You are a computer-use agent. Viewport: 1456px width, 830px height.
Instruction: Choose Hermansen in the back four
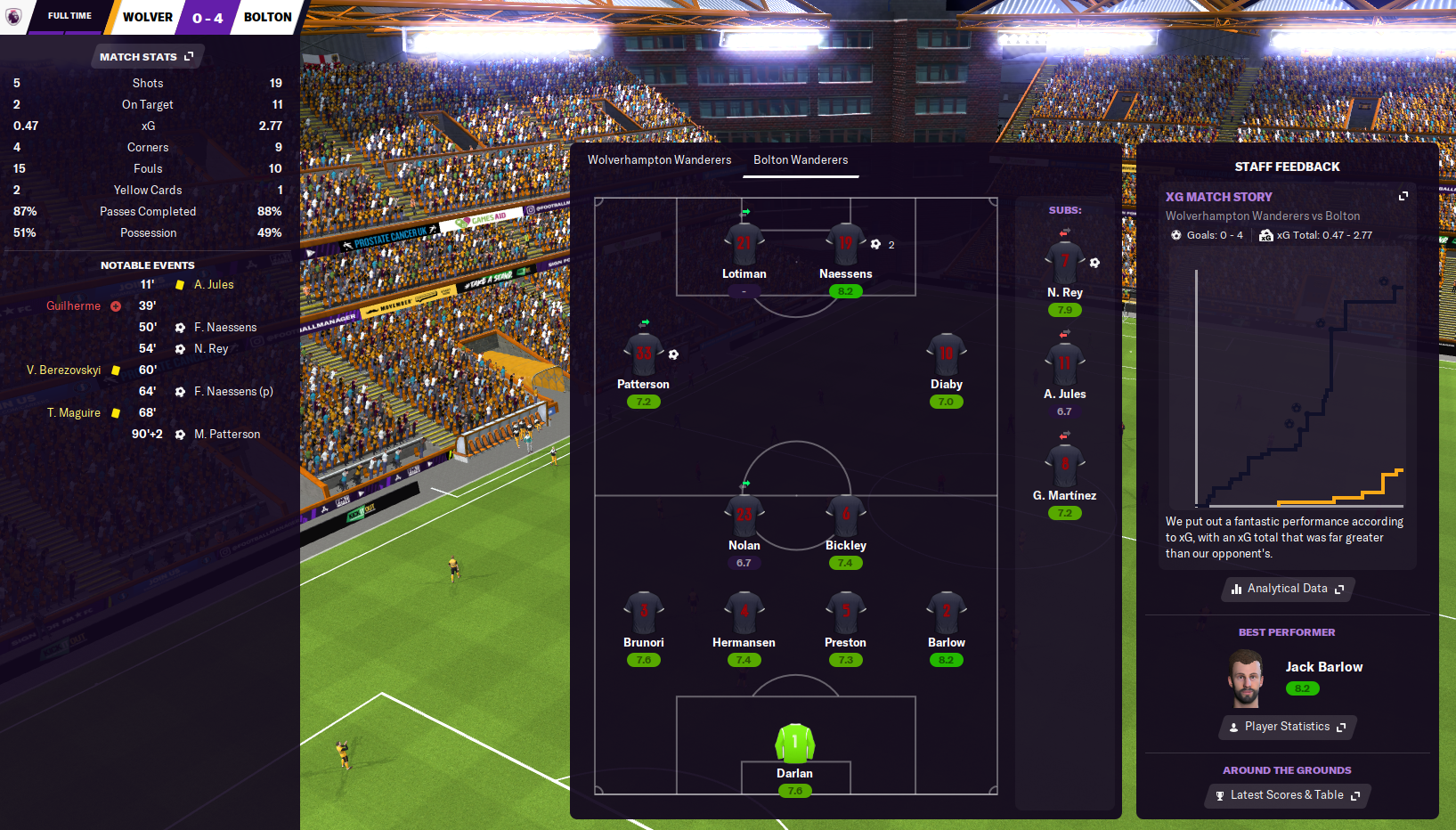click(x=744, y=613)
